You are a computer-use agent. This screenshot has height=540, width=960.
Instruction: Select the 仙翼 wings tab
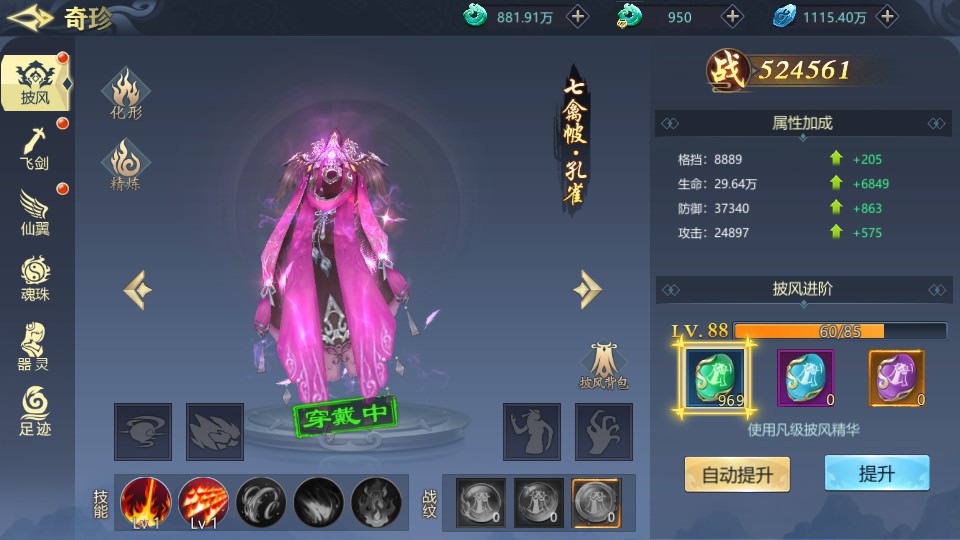[34, 212]
